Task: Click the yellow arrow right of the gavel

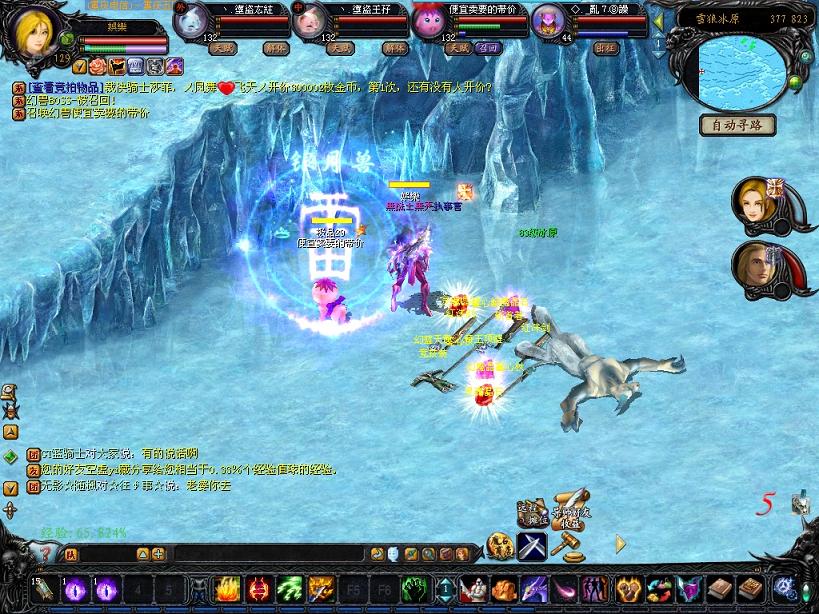Action: point(620,544)
